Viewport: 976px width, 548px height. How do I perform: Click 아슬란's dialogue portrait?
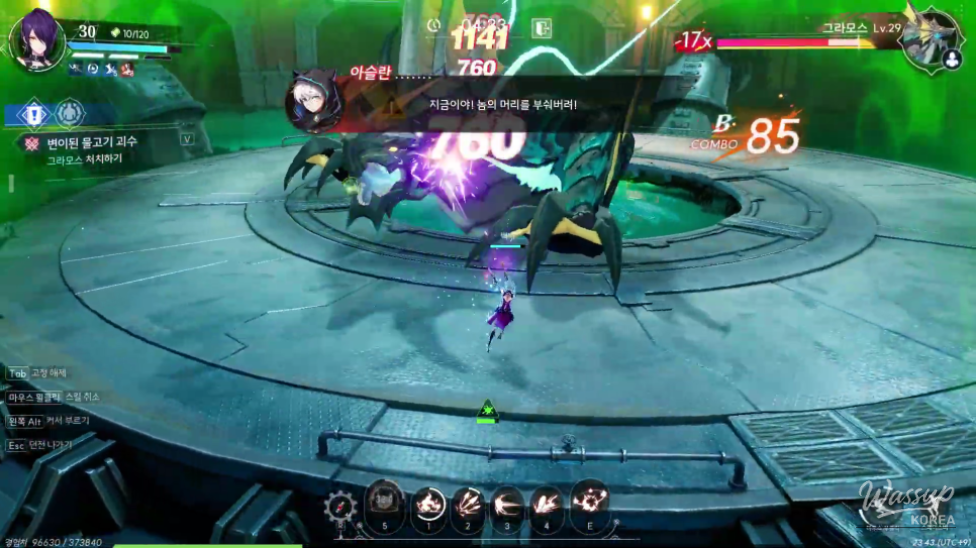pos(309,101)
